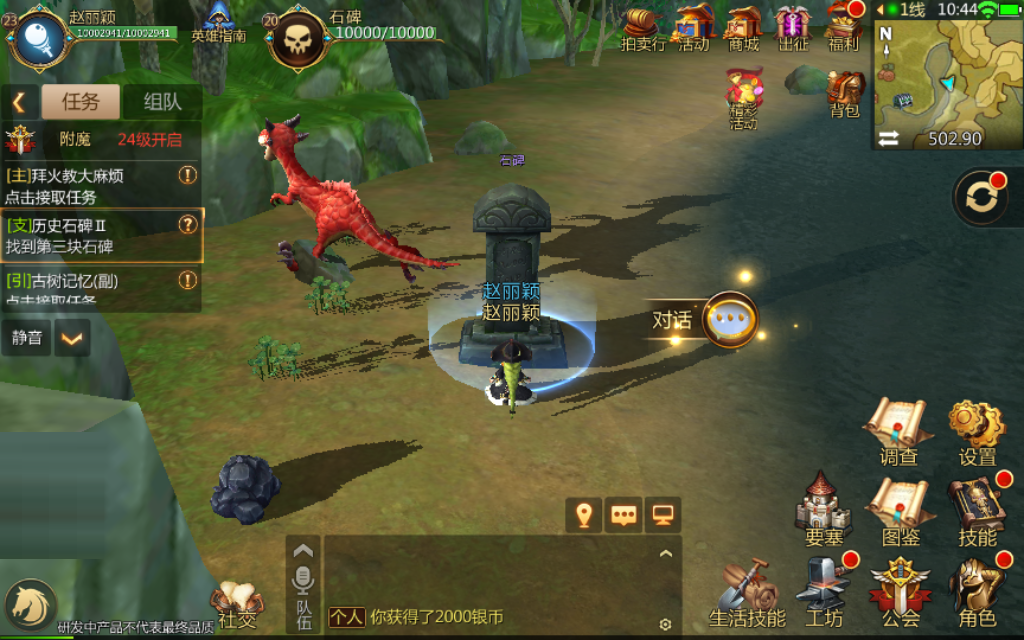Switch to the 组队 team tab
This screenshot has width=1024, height=640.
click(162, 101)
